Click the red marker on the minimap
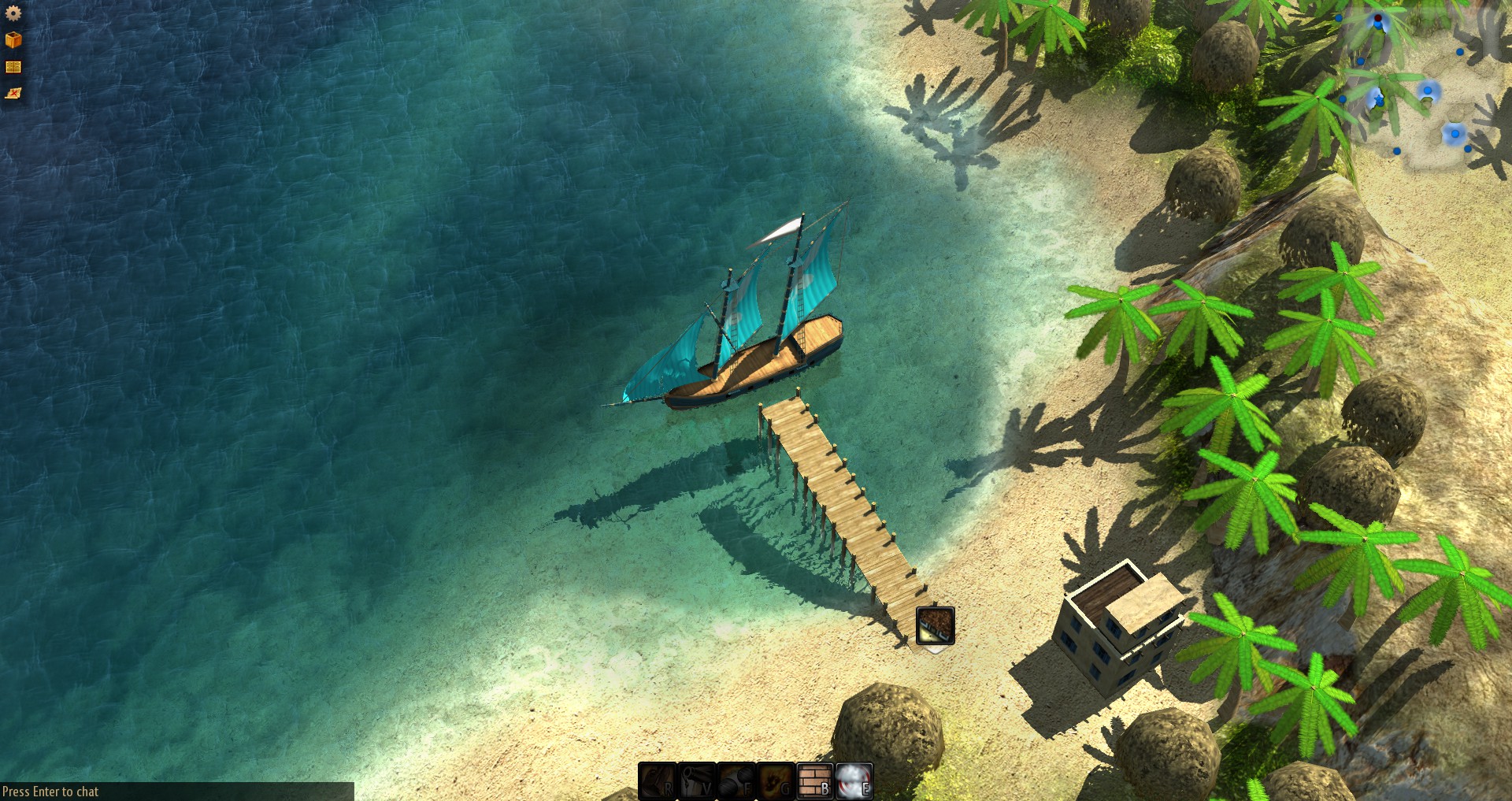 pyautogui.click(x=1377, y=17)
